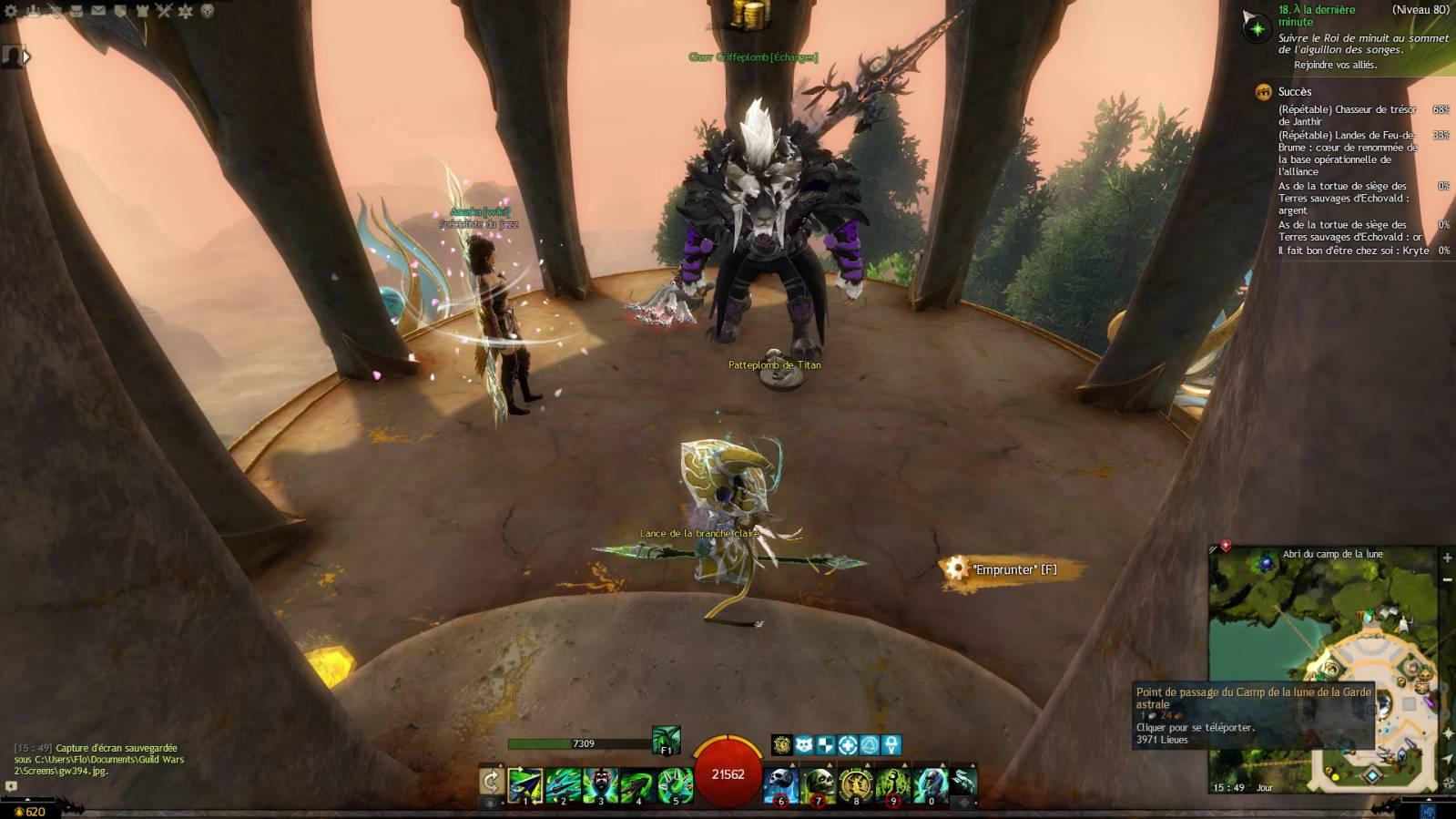
Task: Expand the party portrait arrow
Action: 26,56
